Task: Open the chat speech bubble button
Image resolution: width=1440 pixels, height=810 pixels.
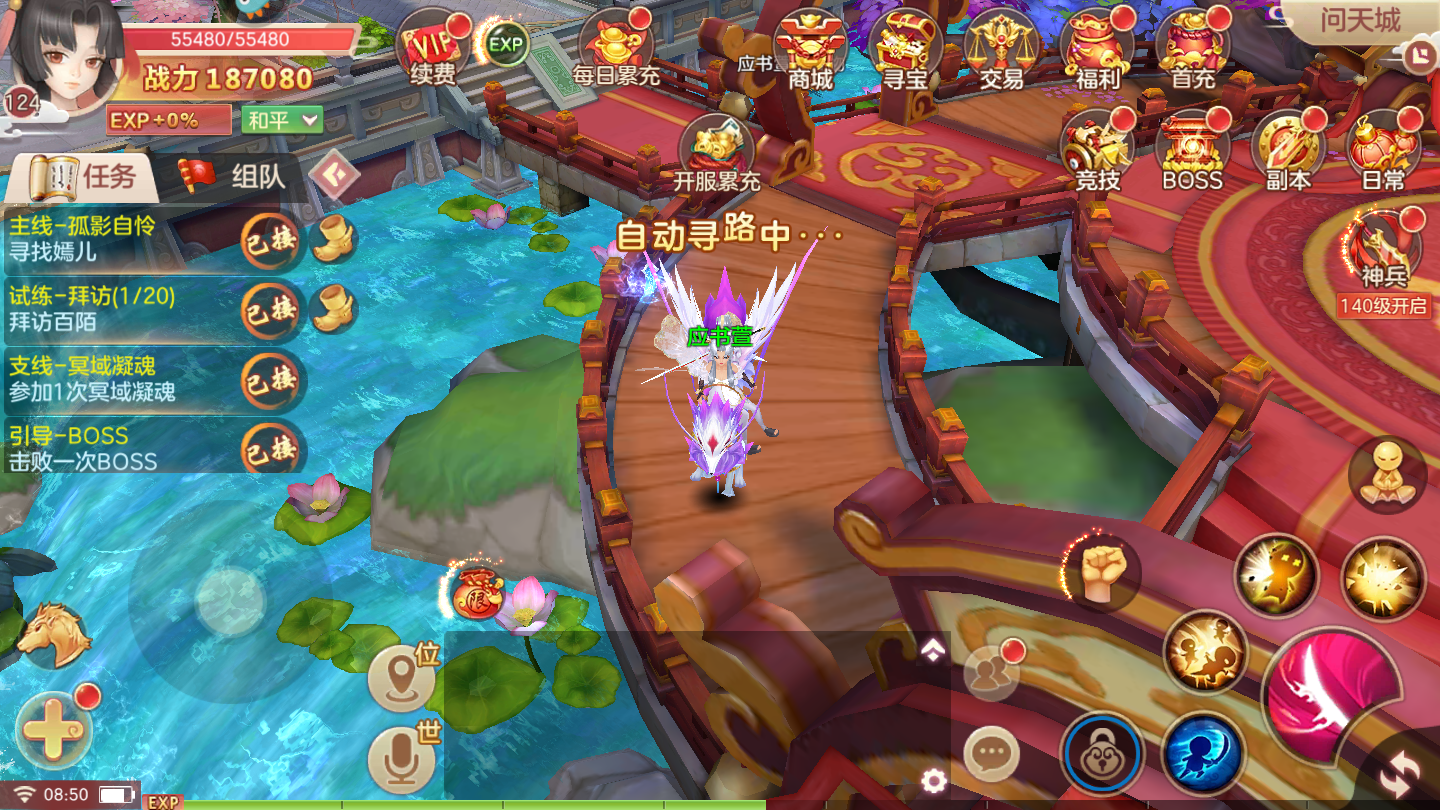Action: pyautogui.click(x=991, y=754)
